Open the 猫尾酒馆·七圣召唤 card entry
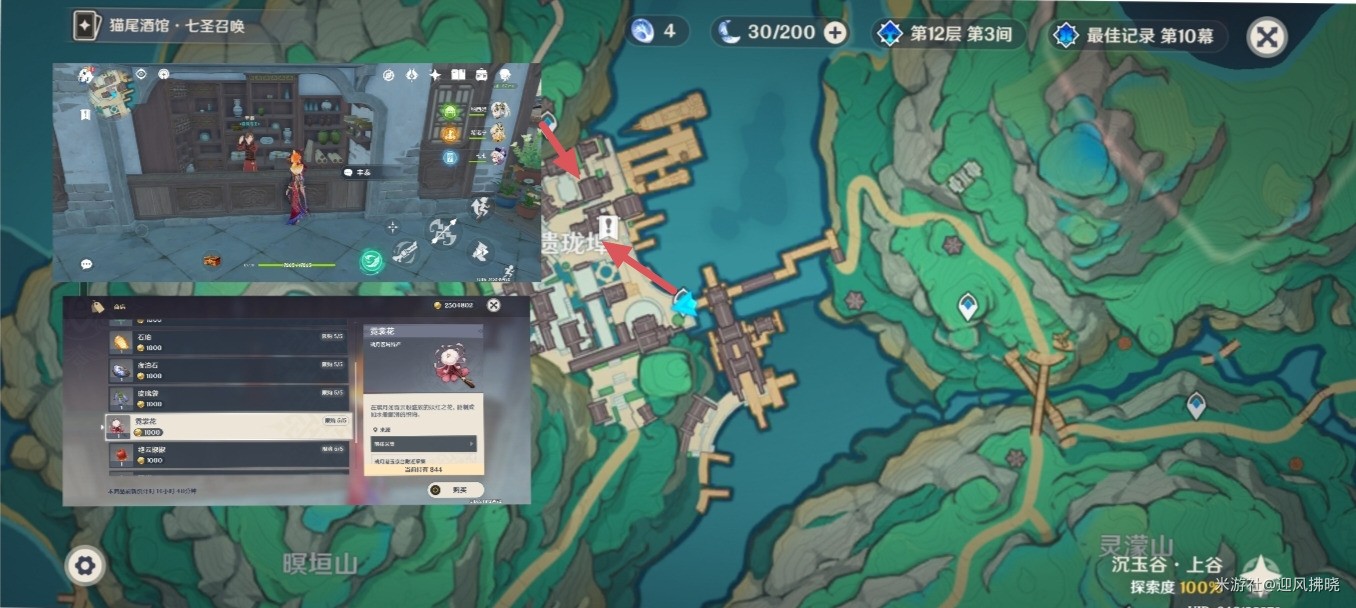The height and width of the screenshot is (608, 1356). pyautogui.click(x=160, y=26)
